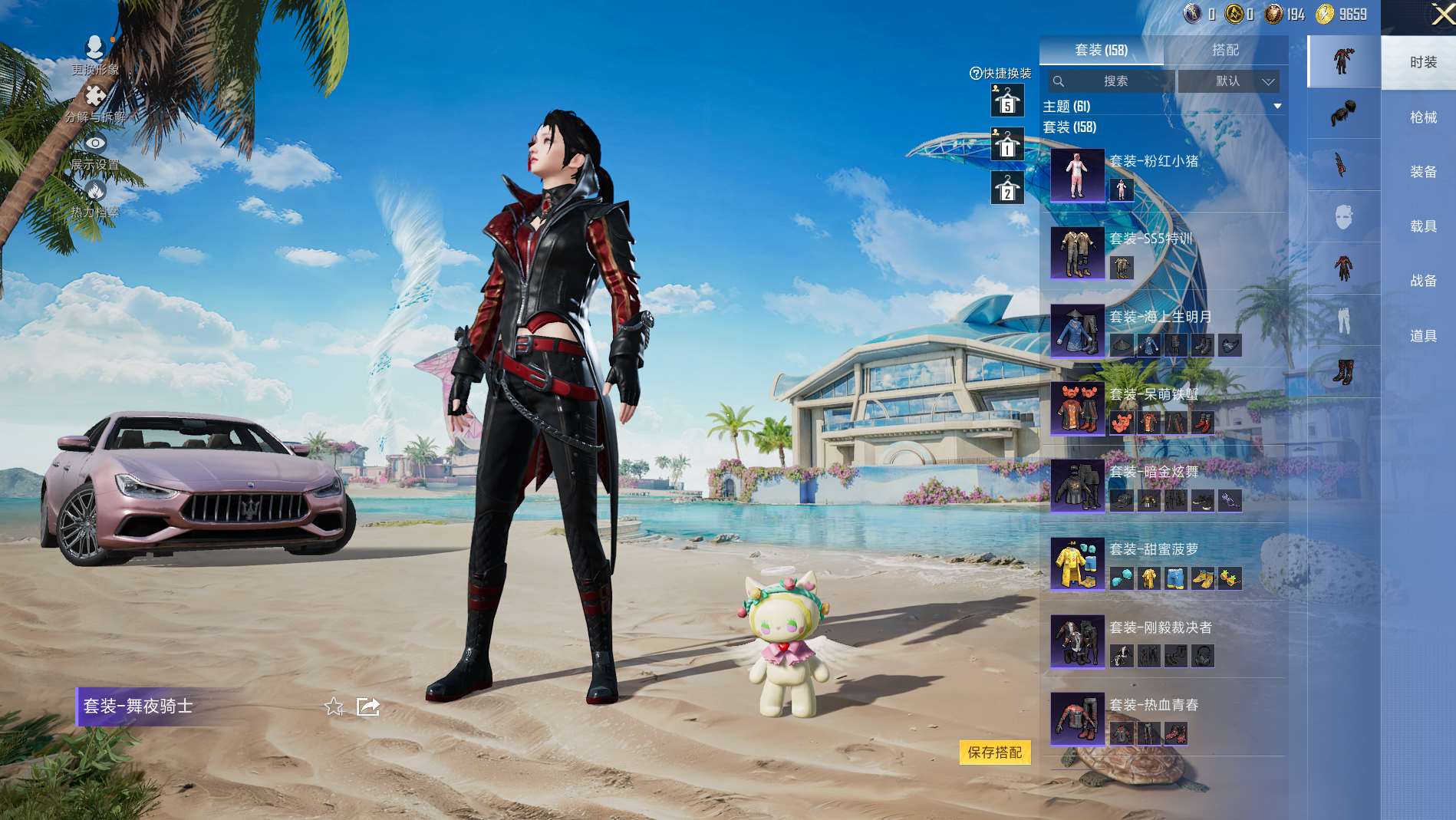This screenshot has height=820, width=1456.
Task: Share the 舞夜骑士 outfit
Action: [x=368, y=706]
